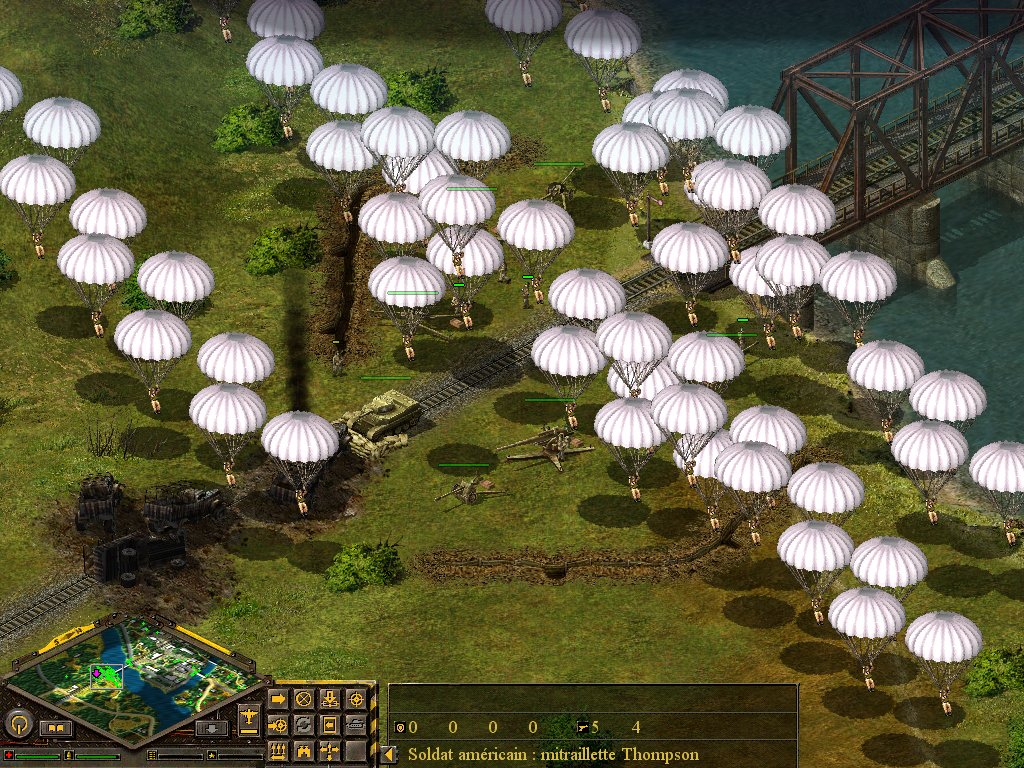Viewport: 1024px width, 768px height.
Task: Open the mission objectives book
Action: 56,728
